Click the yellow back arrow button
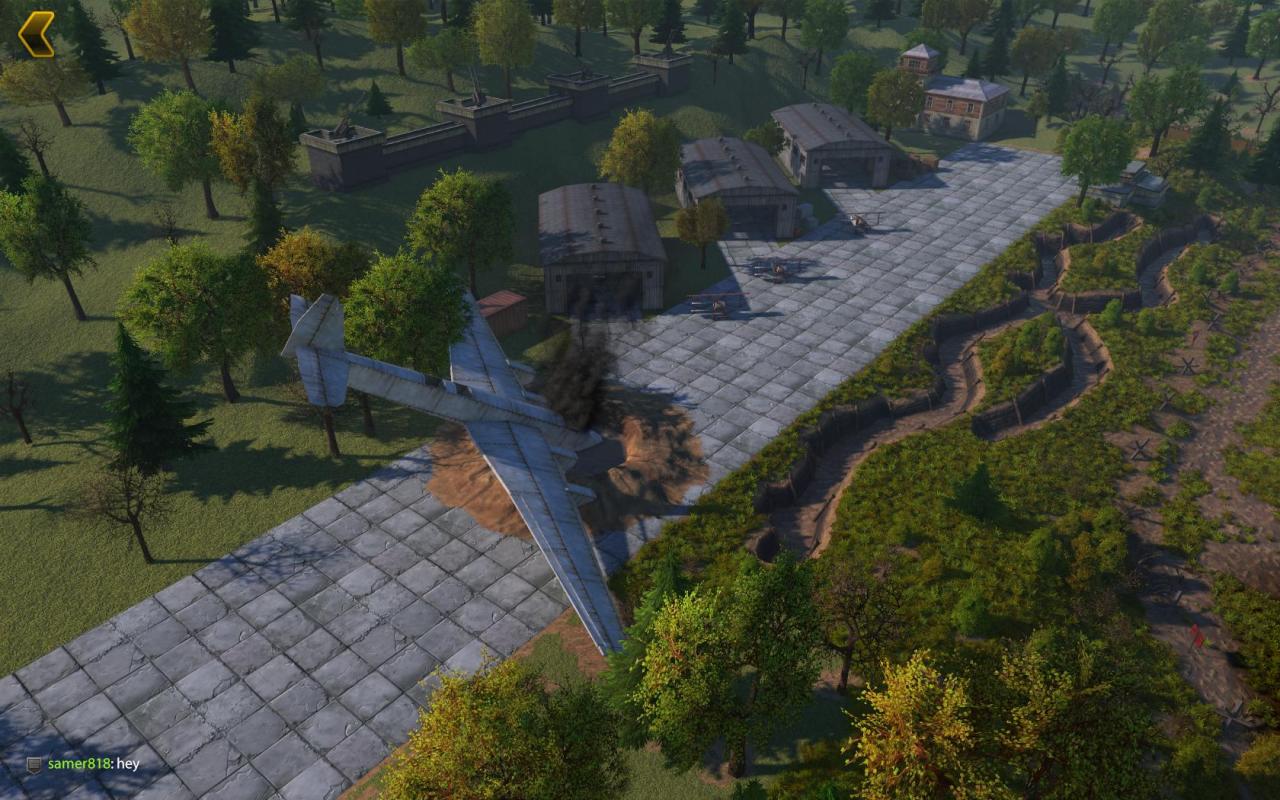The width and height of the screenshot is (1280, 800). tap(37, 34)
